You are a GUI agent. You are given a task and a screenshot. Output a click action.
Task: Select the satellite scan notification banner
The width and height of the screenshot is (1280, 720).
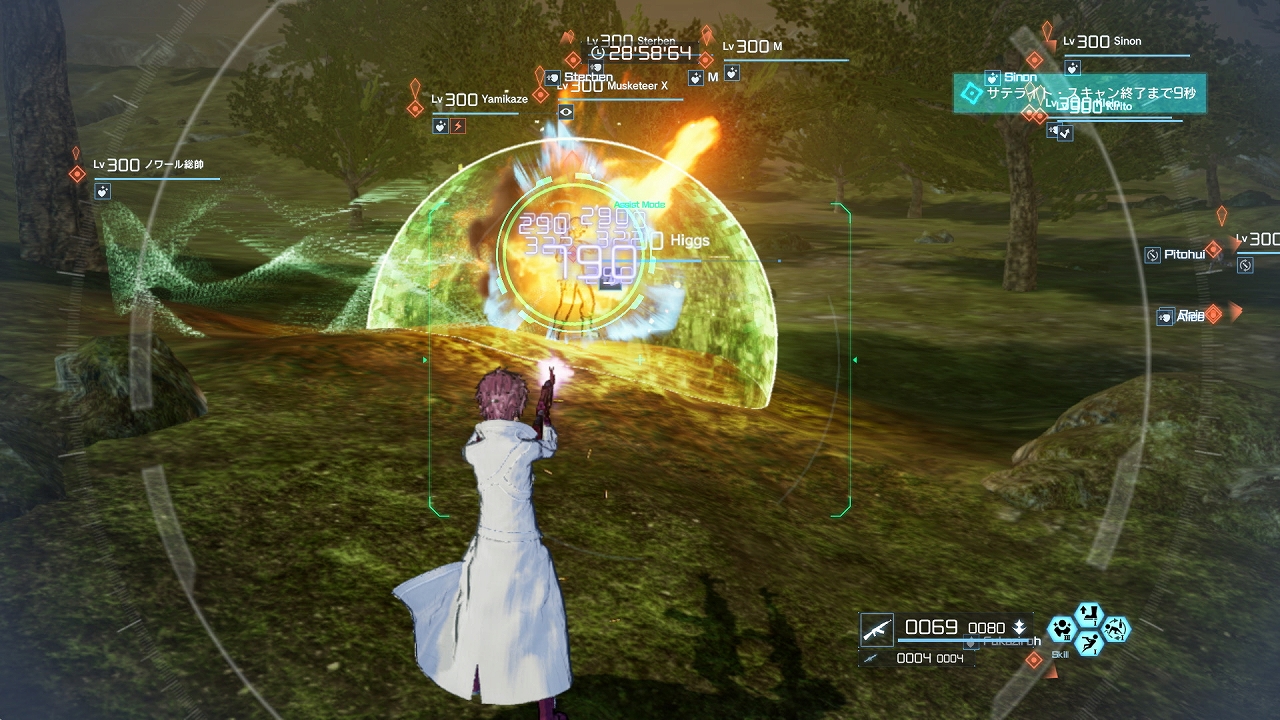pyautogui.click(x=1078, y=93)
